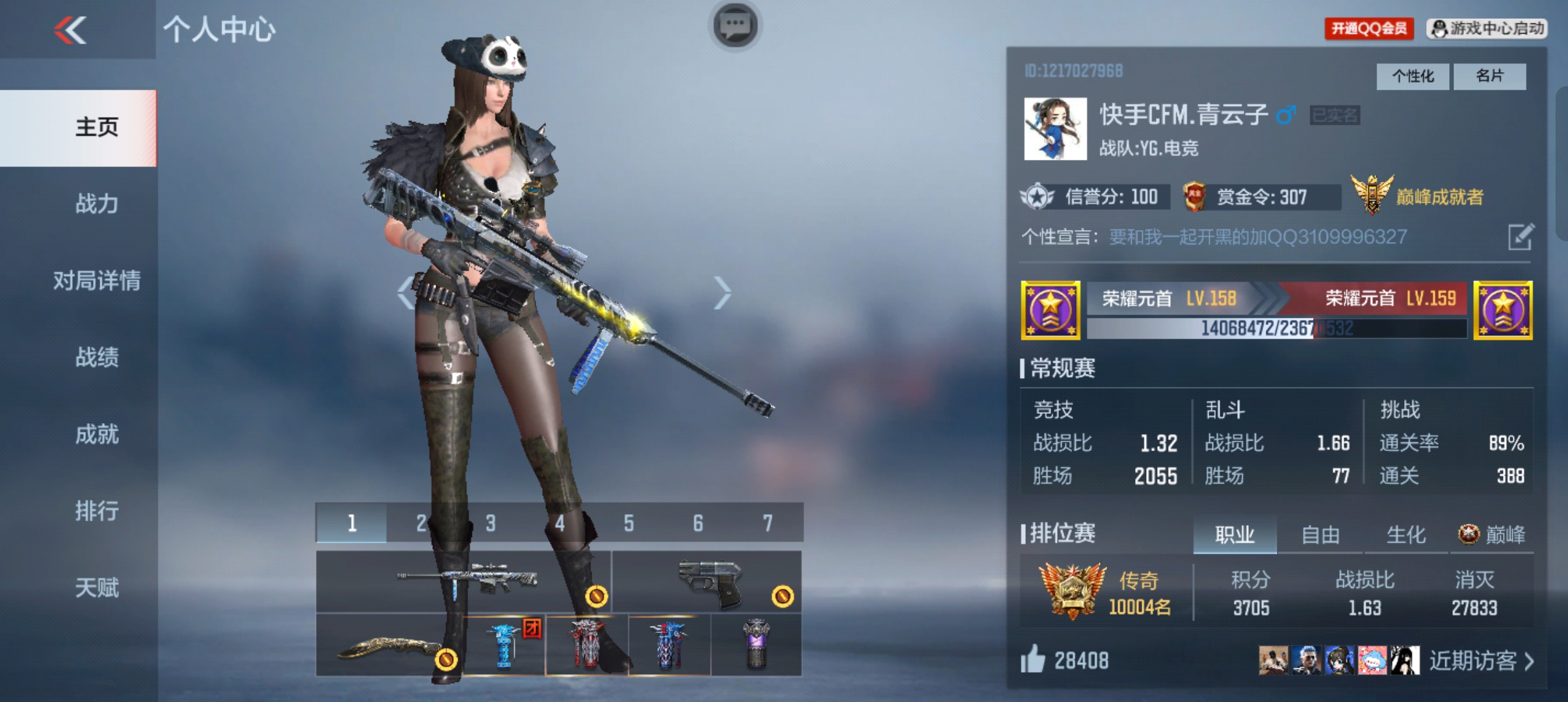Edit the personal declaration
This screenshot has width=1568, height=702.
tap(1520, 237)
